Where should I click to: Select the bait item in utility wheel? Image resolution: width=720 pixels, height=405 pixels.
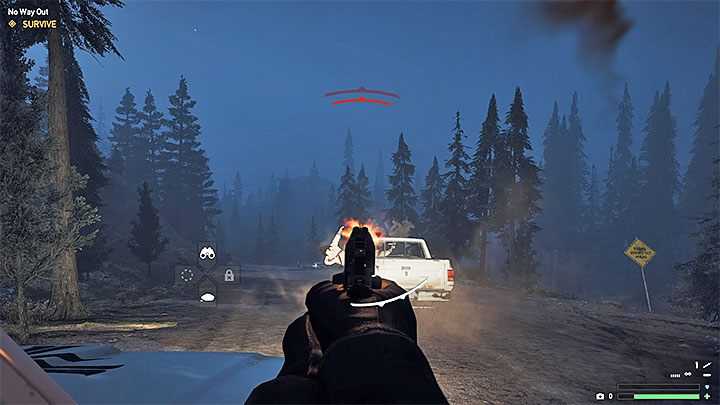pos(208,295)
